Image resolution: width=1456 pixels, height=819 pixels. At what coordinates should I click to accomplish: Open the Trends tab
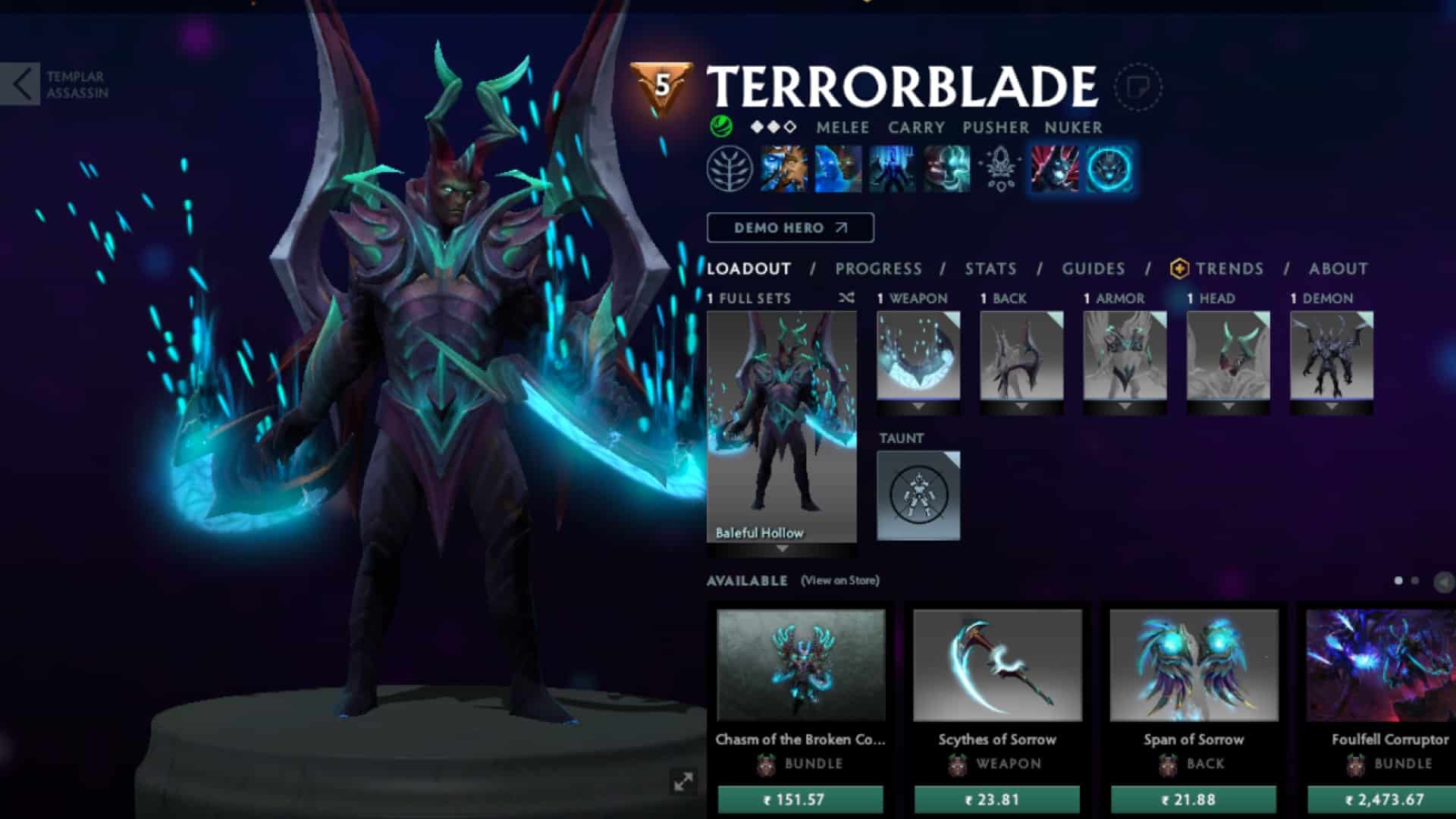(1229, 268)
